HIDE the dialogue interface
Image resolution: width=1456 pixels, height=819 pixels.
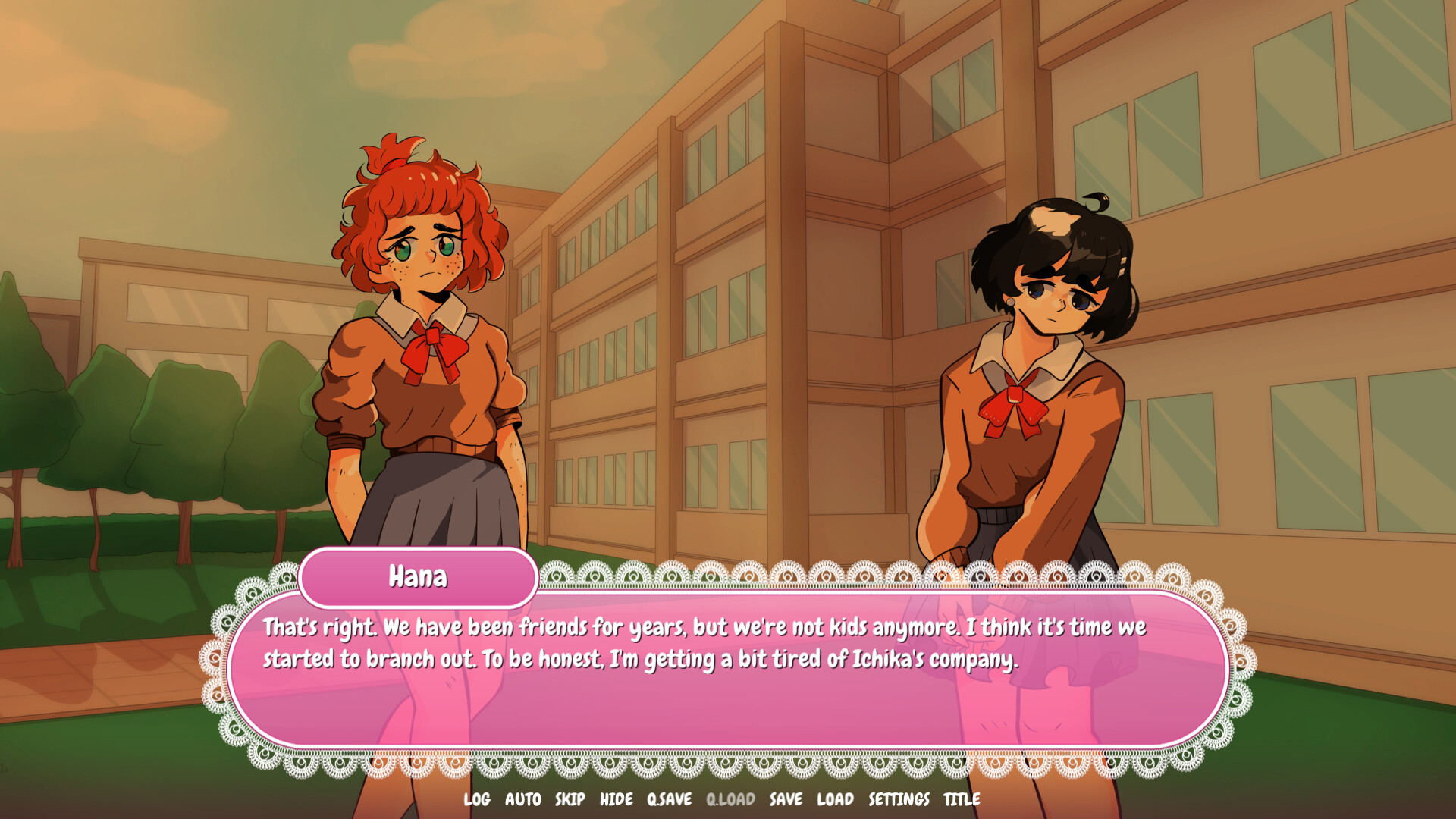(617, 799)
